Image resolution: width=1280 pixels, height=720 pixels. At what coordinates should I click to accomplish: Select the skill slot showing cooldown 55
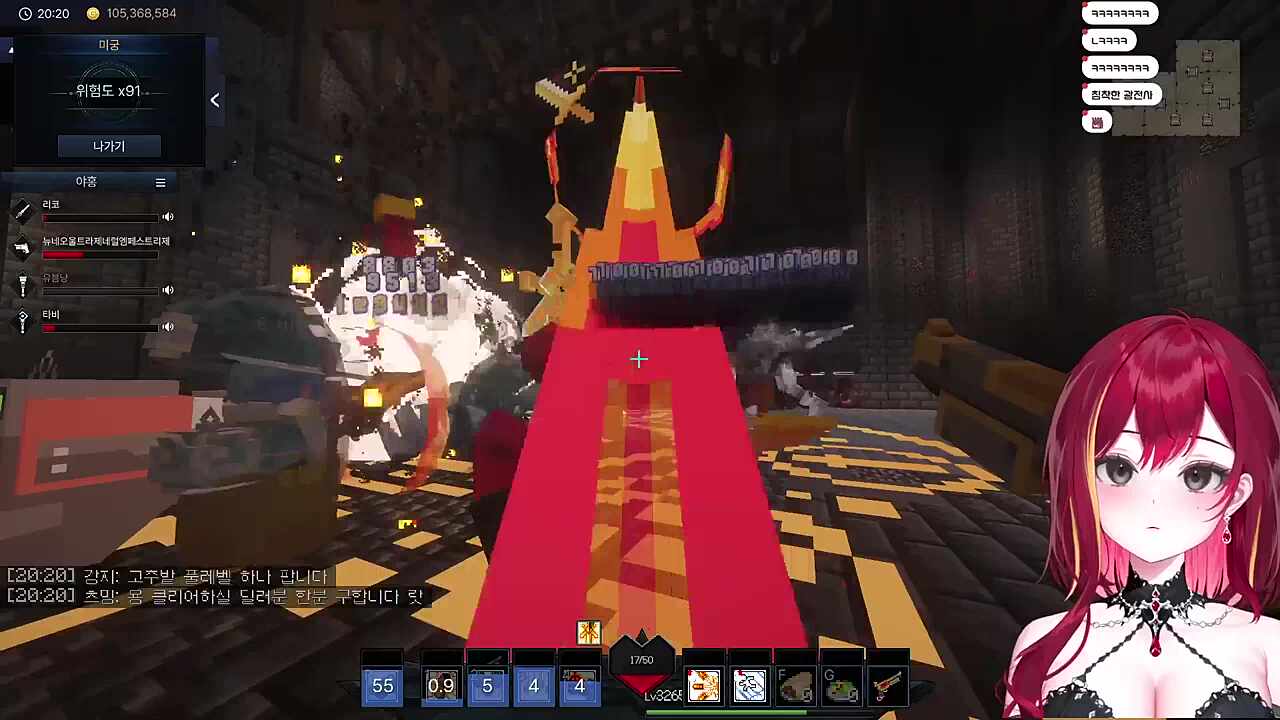(383, 686)
